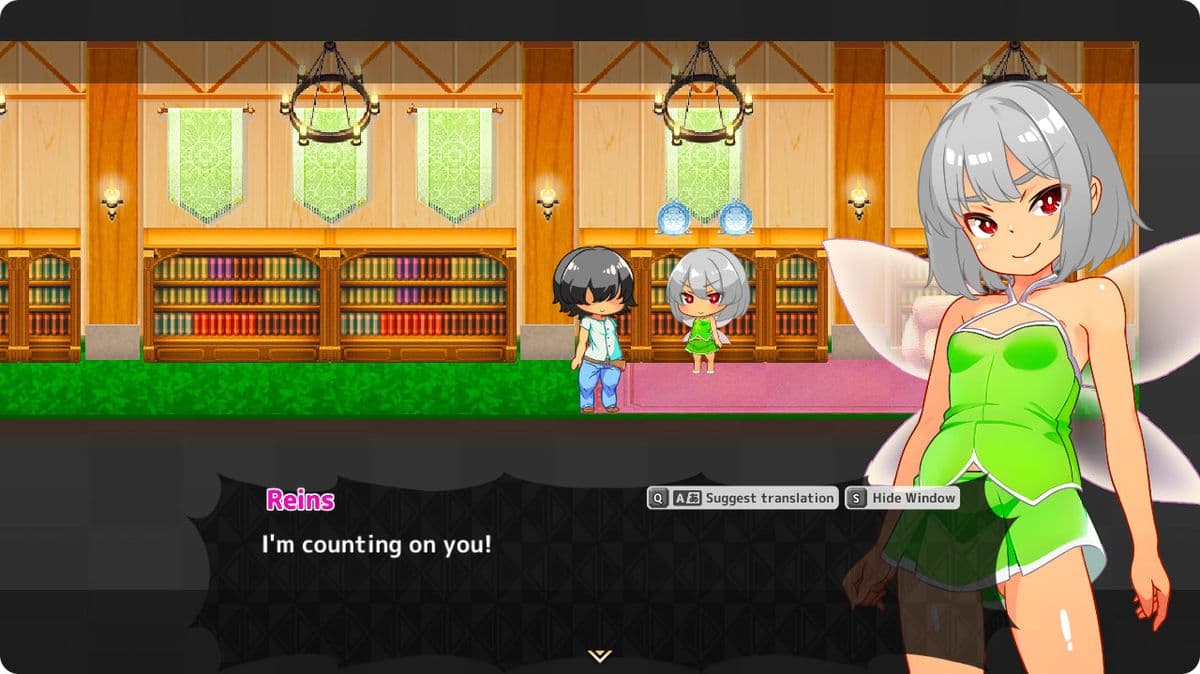Advance dialogue with the down arrow indicator

pyautogui.click(x=599, y=656)
